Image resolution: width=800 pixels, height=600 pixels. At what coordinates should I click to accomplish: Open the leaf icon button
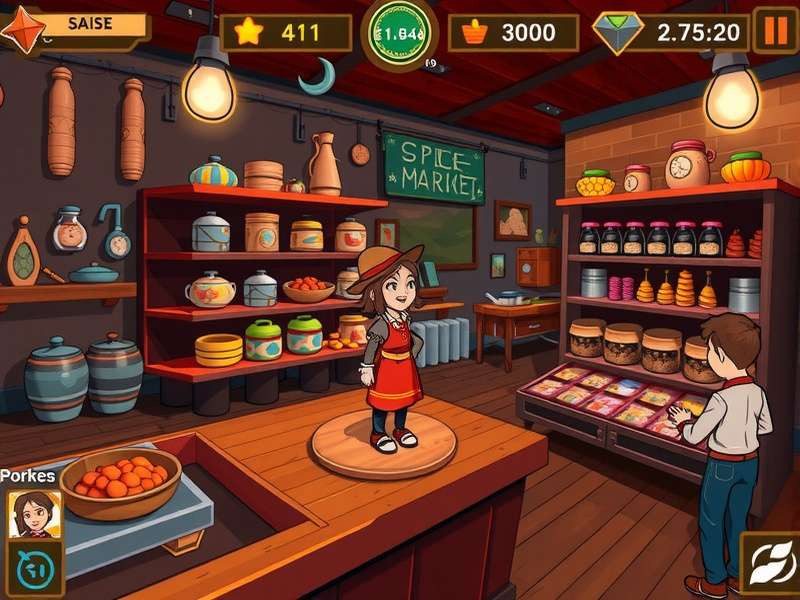click(x=768, y=564)
